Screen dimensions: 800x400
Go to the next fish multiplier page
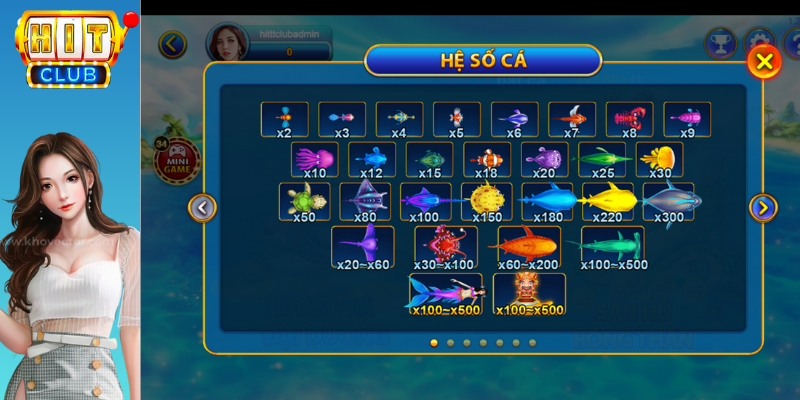click(x=763, y=207)
